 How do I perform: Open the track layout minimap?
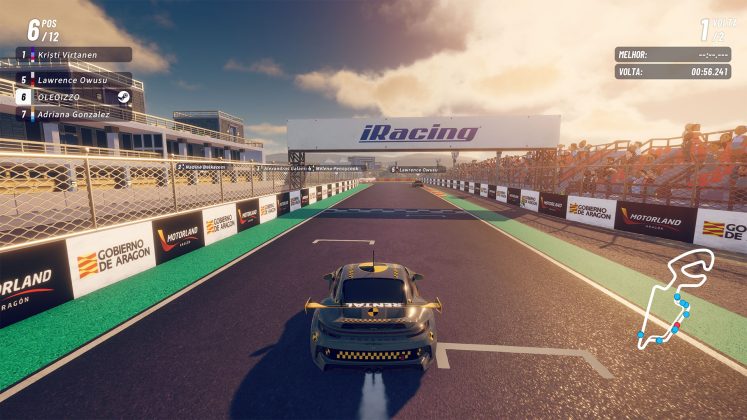[x=676, y=299]
